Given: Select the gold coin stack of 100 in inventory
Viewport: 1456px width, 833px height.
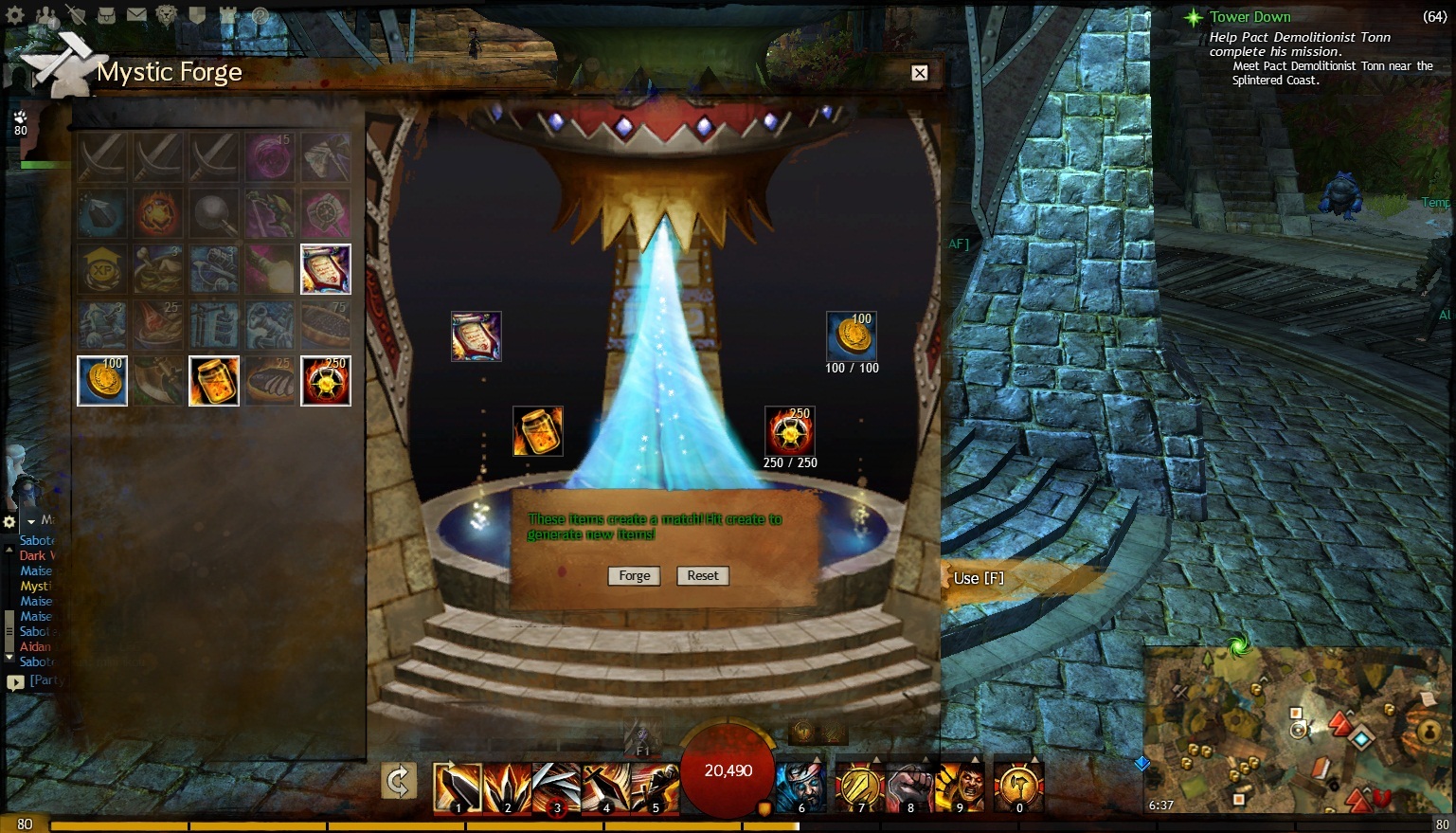Looking at the screenshot, I should tap(101, 381).
